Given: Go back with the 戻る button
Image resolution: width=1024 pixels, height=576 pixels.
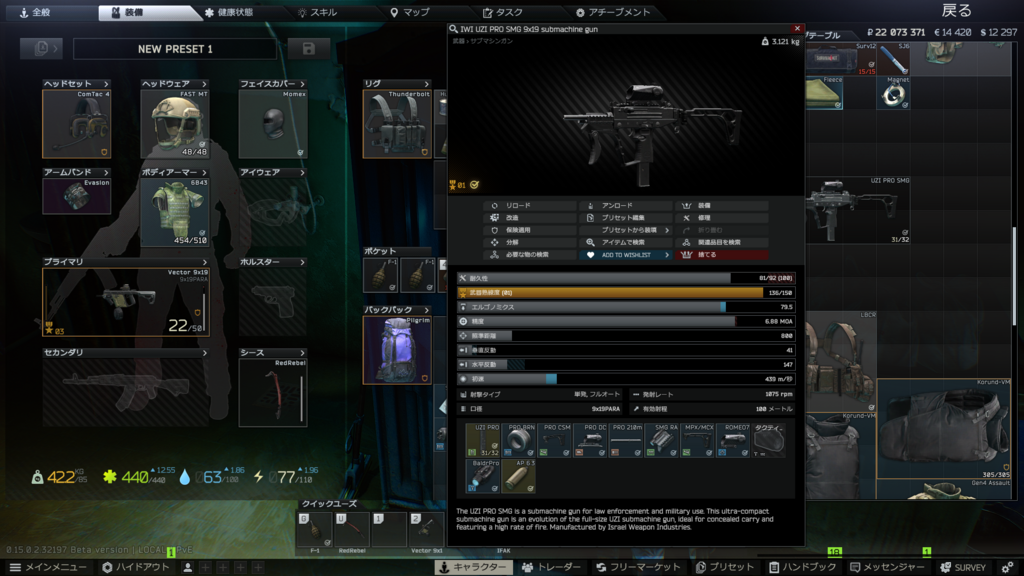Looking at the screenshot, I should click(955, 11).
